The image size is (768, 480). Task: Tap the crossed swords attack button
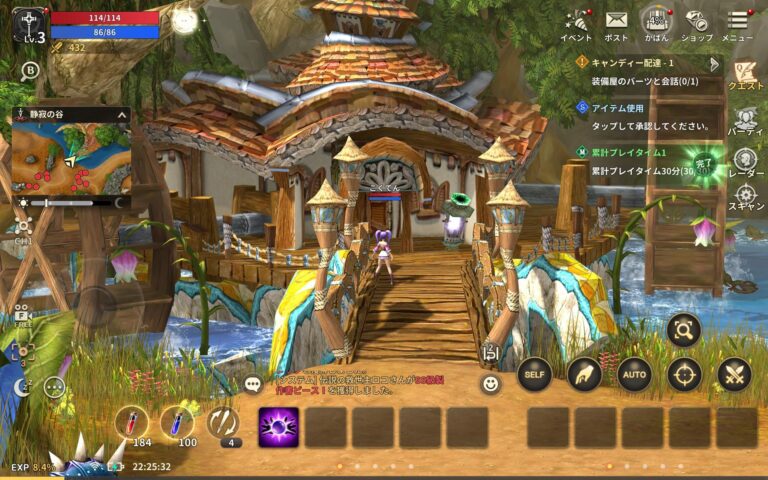[x=734, y=374]
